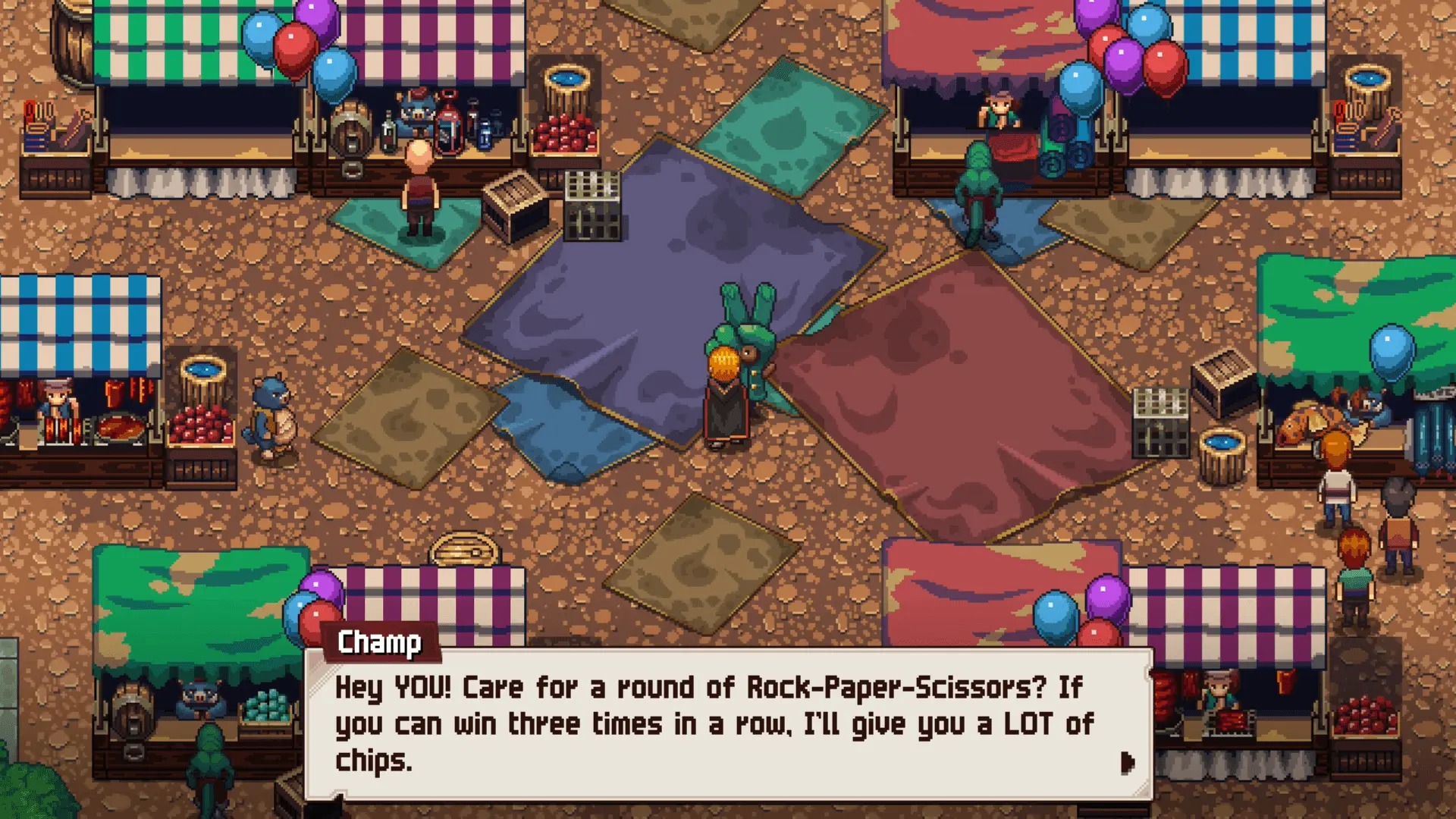Click Champ's dialogue text box
Screen dimensions: 1456x819
[x=728, y=724]
